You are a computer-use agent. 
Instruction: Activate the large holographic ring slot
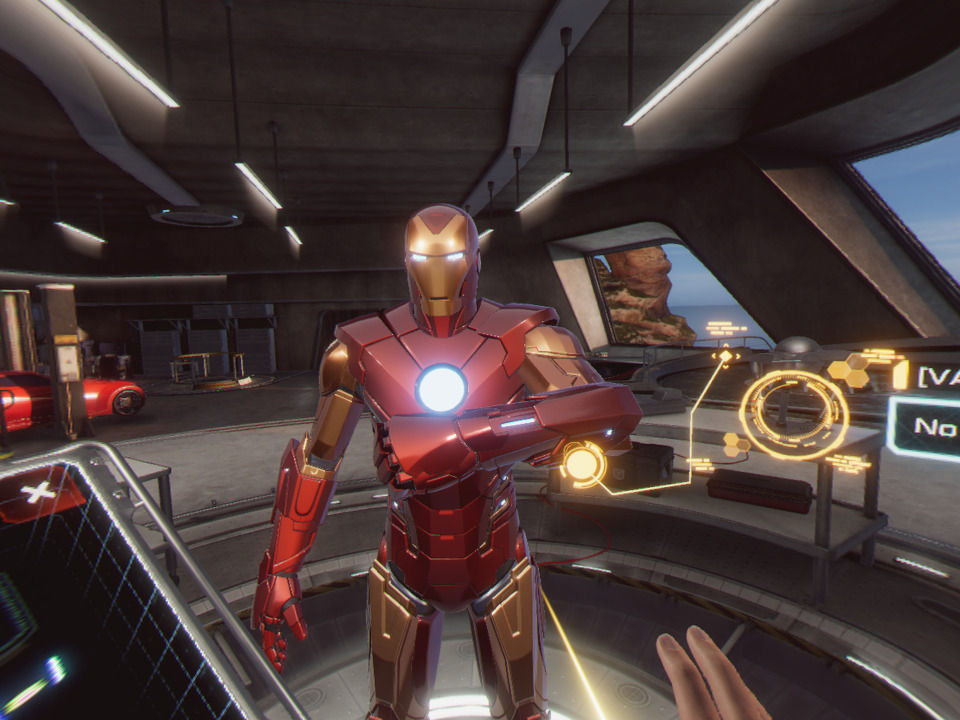point(793,414)
